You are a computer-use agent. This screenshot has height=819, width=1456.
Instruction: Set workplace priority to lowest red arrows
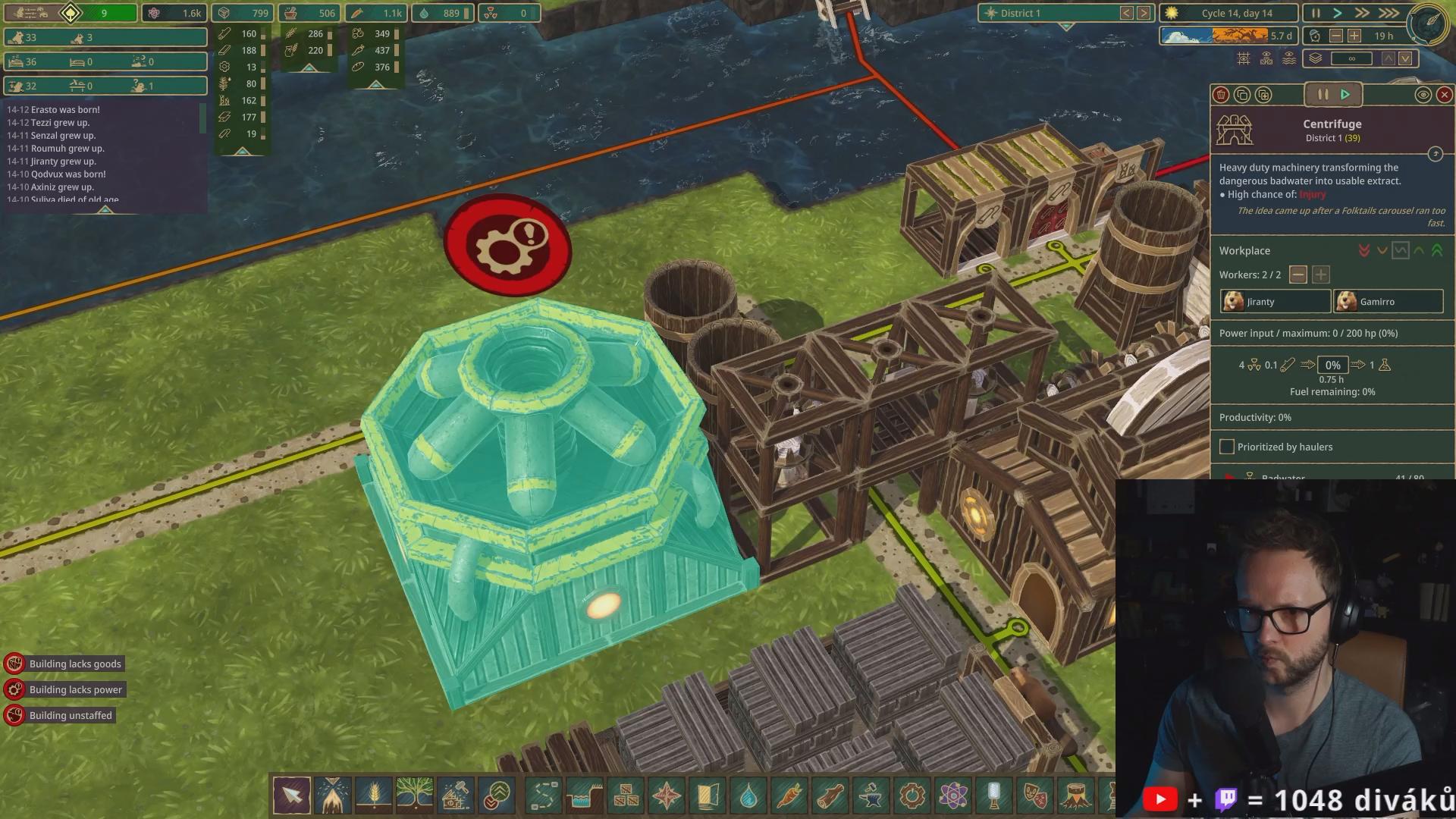[1364, 250]
